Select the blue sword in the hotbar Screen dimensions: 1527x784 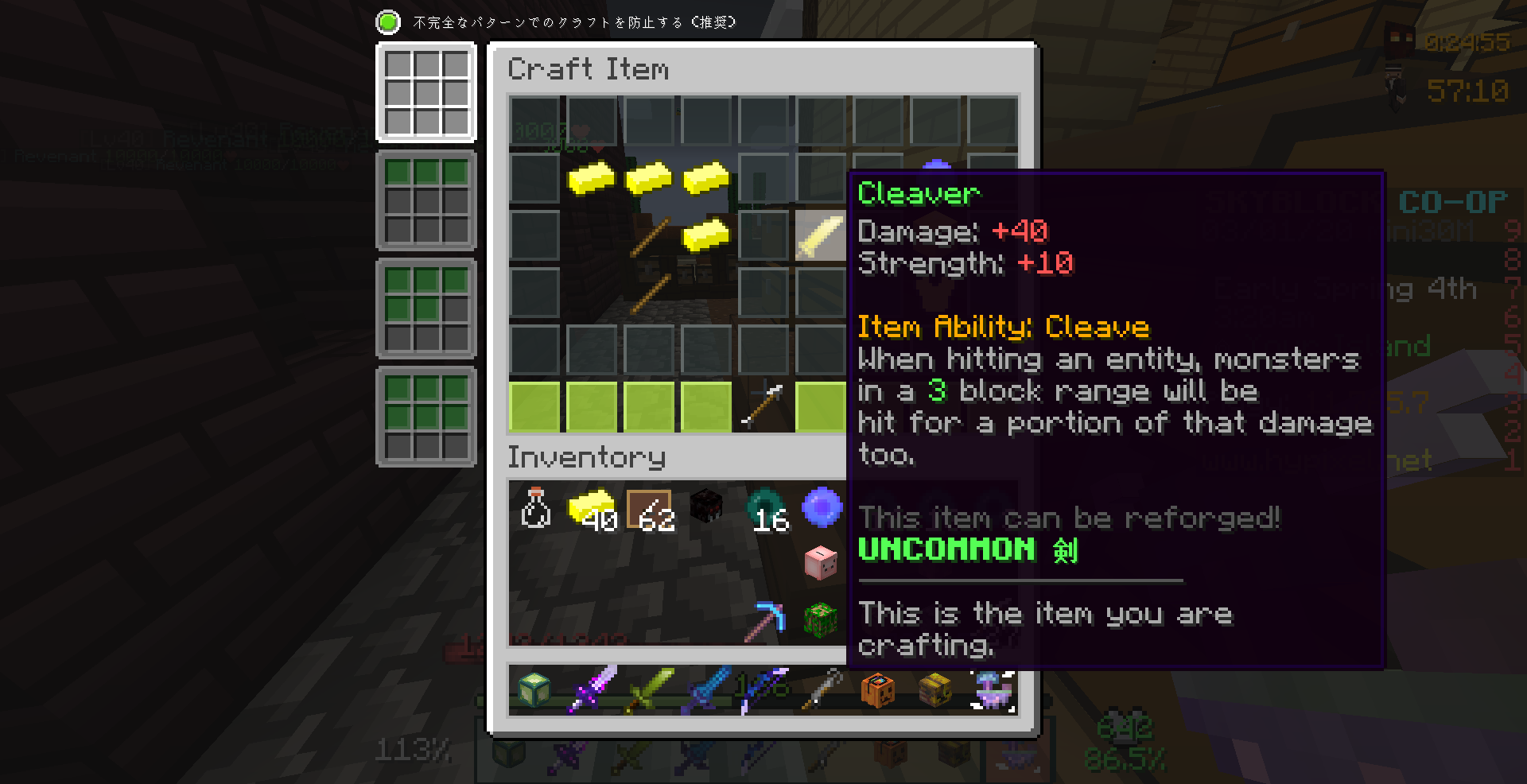tap(707, 689)
